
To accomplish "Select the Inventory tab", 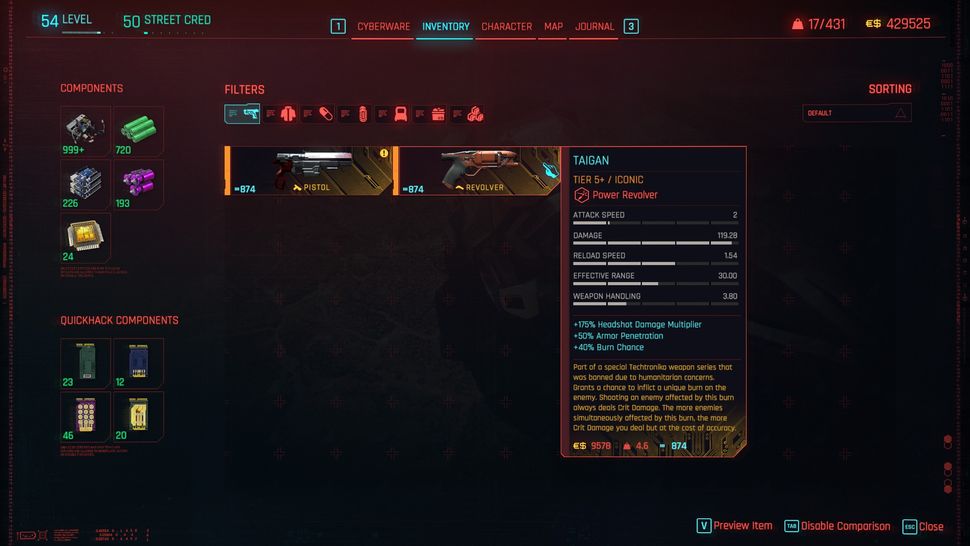I will (445, 26).
